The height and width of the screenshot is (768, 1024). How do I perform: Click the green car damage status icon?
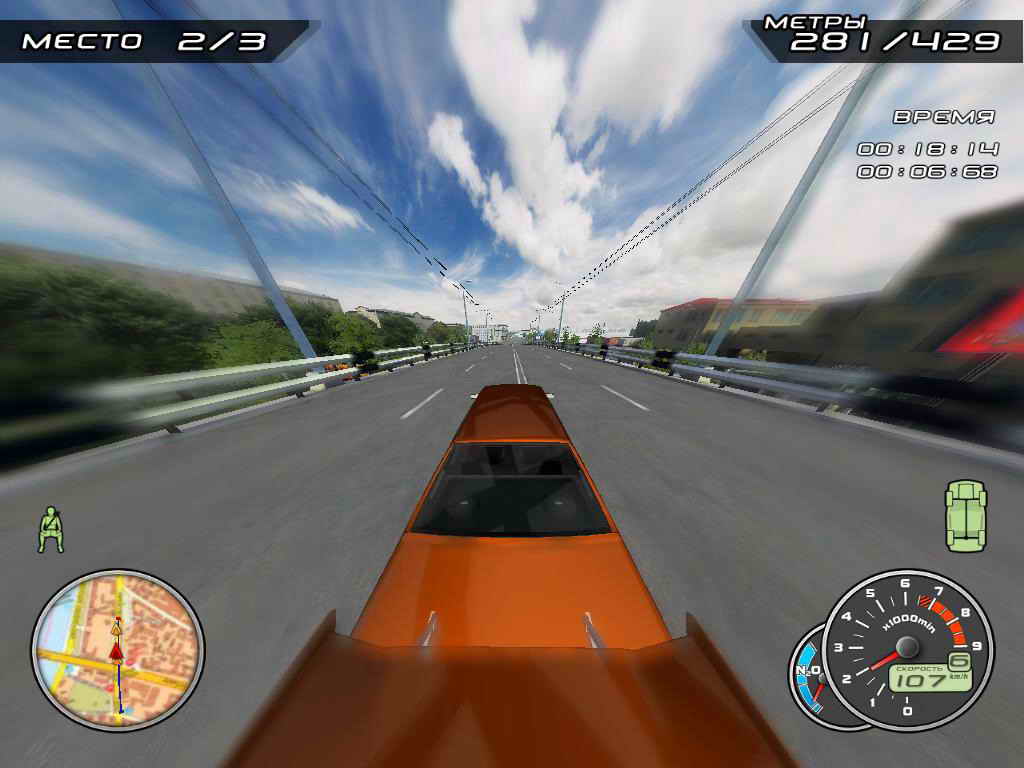click(x=965, y=515)
